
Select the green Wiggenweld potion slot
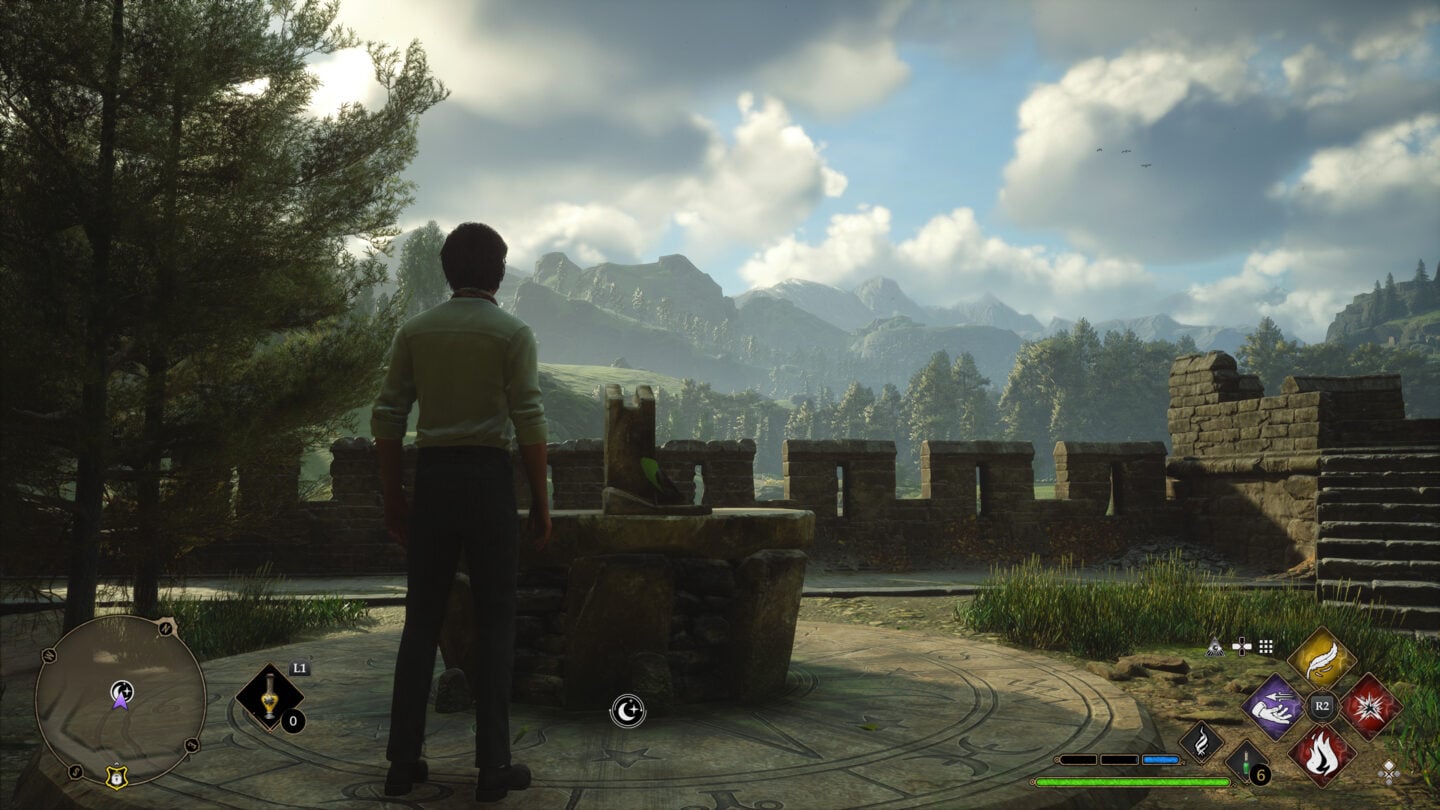click(1246, 763)
